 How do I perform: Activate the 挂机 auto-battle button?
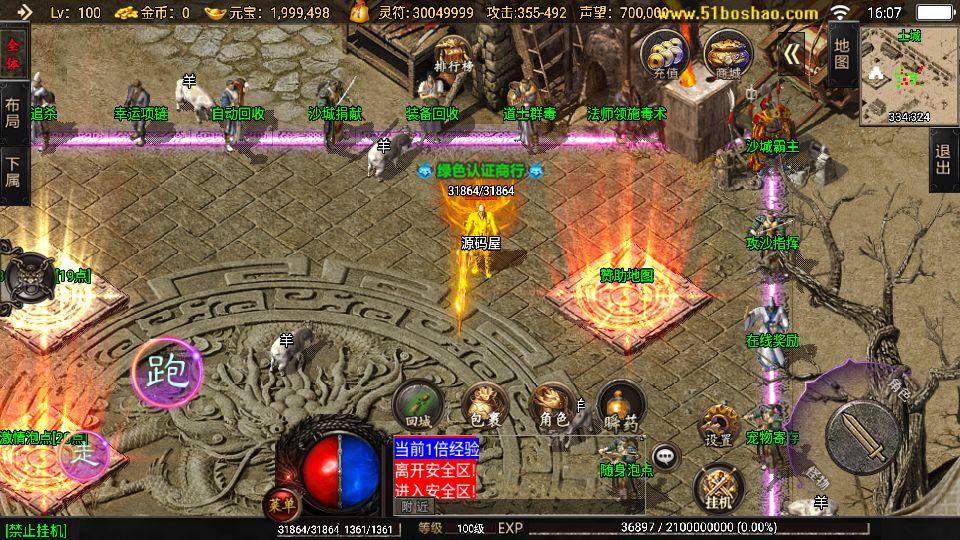717,487
